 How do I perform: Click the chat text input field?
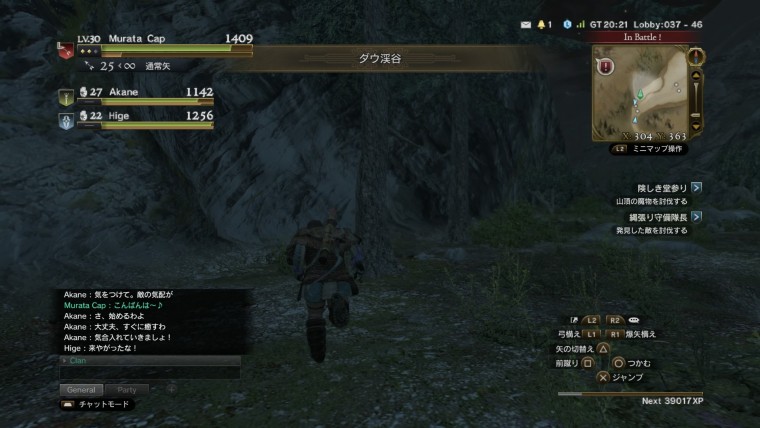[147, 372]
